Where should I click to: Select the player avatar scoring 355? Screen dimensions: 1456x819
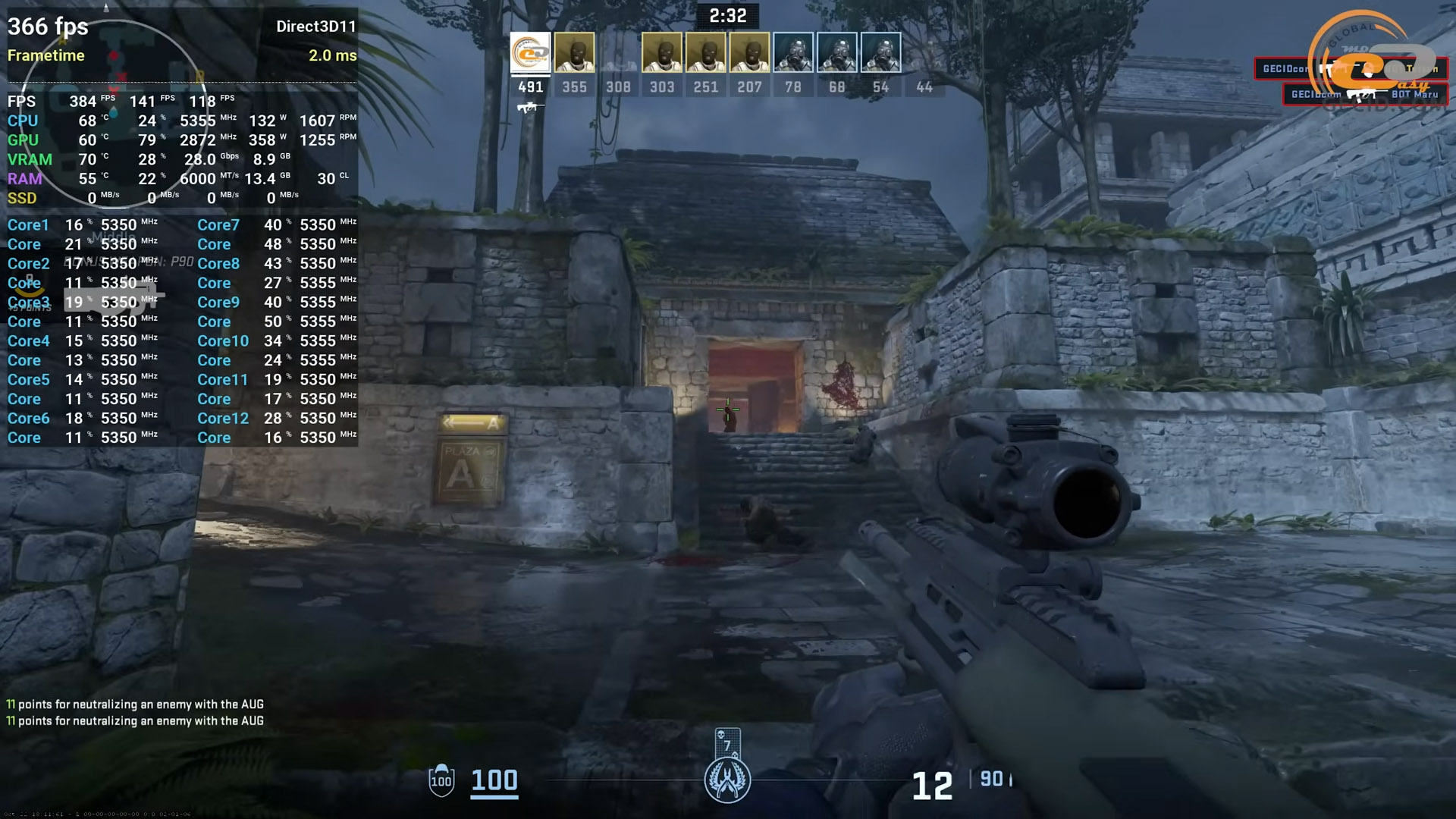574,53
